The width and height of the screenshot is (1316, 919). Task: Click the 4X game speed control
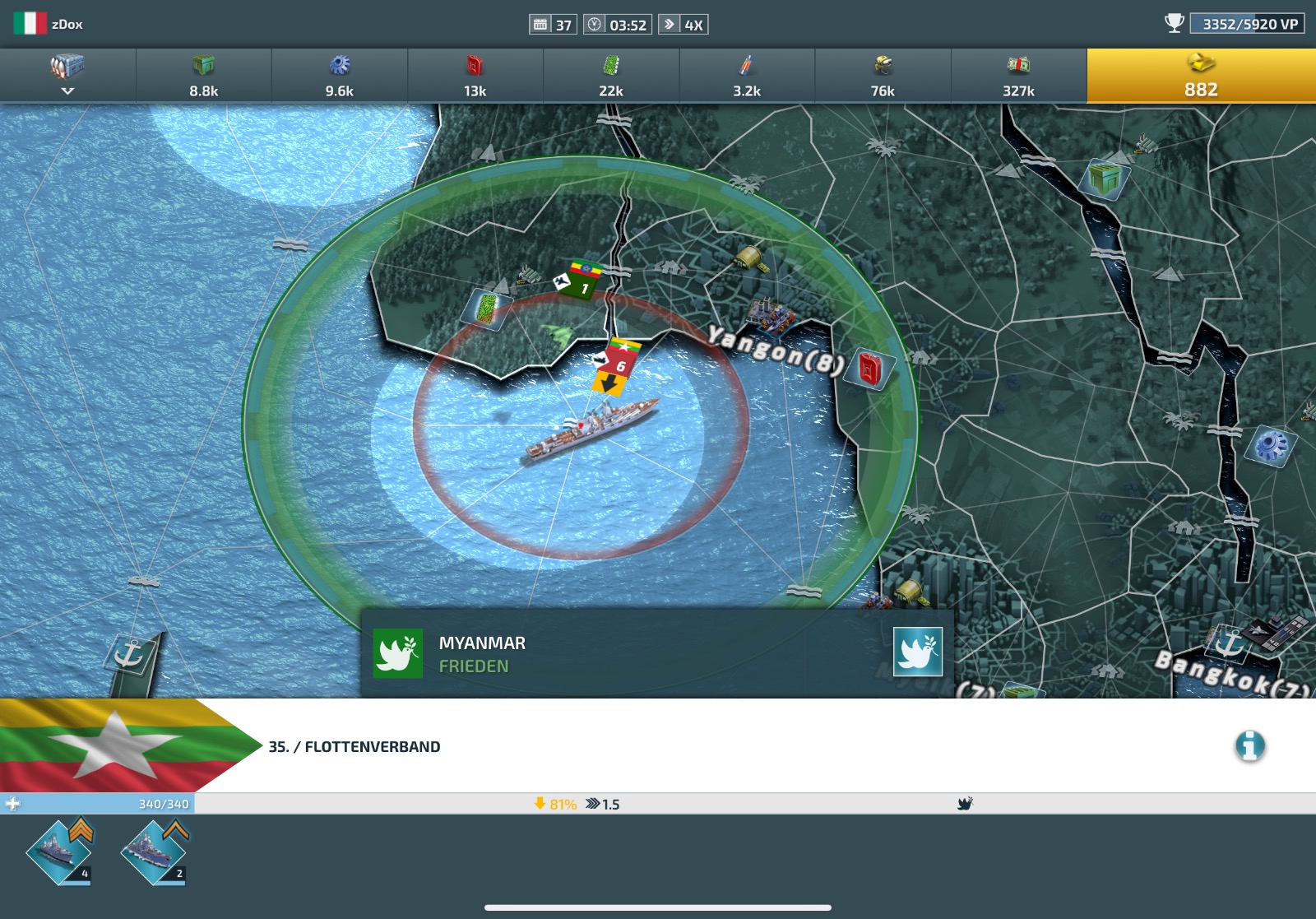(692, 24)
